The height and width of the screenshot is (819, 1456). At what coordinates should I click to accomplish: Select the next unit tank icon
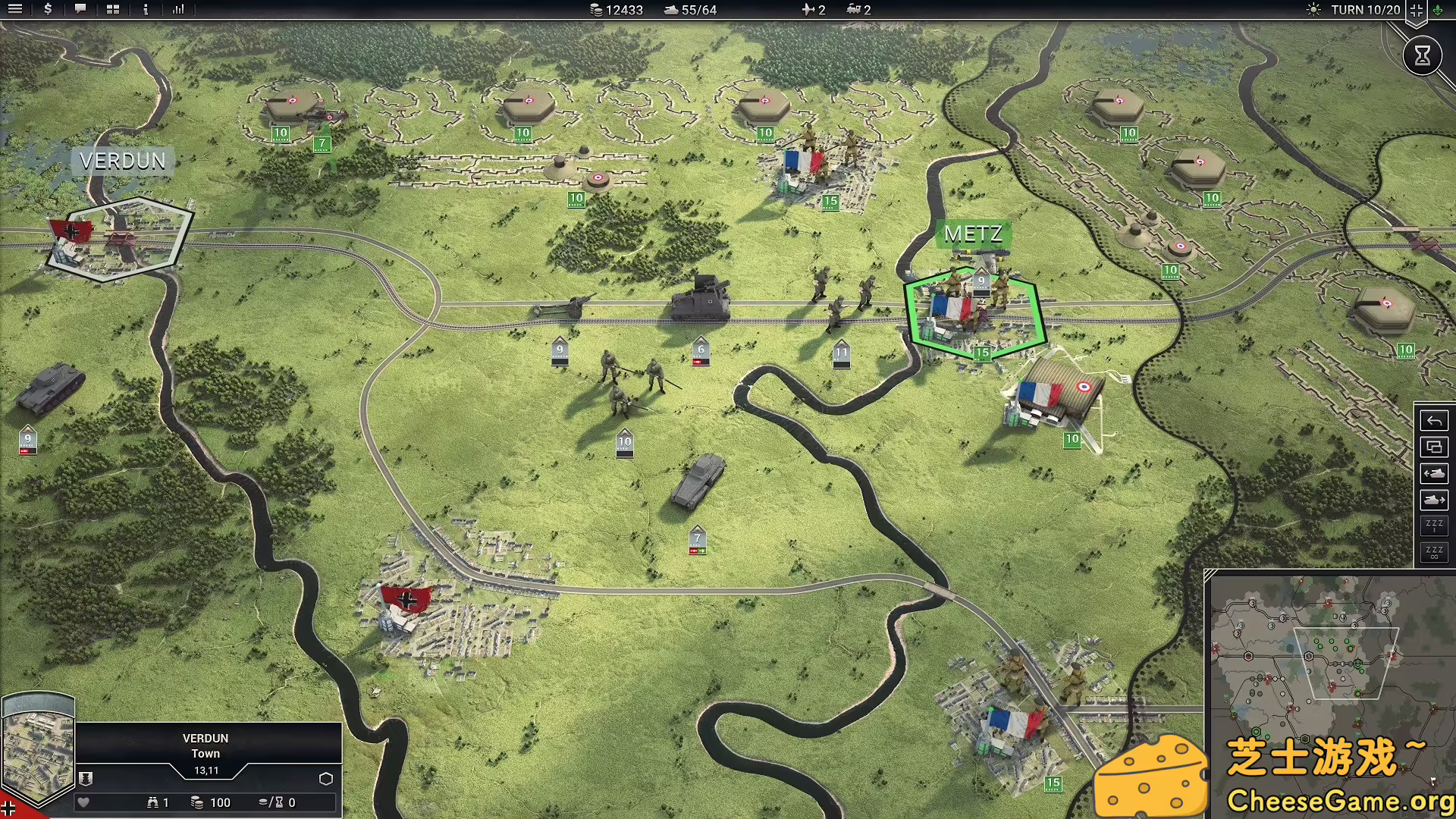[1433, 500]
